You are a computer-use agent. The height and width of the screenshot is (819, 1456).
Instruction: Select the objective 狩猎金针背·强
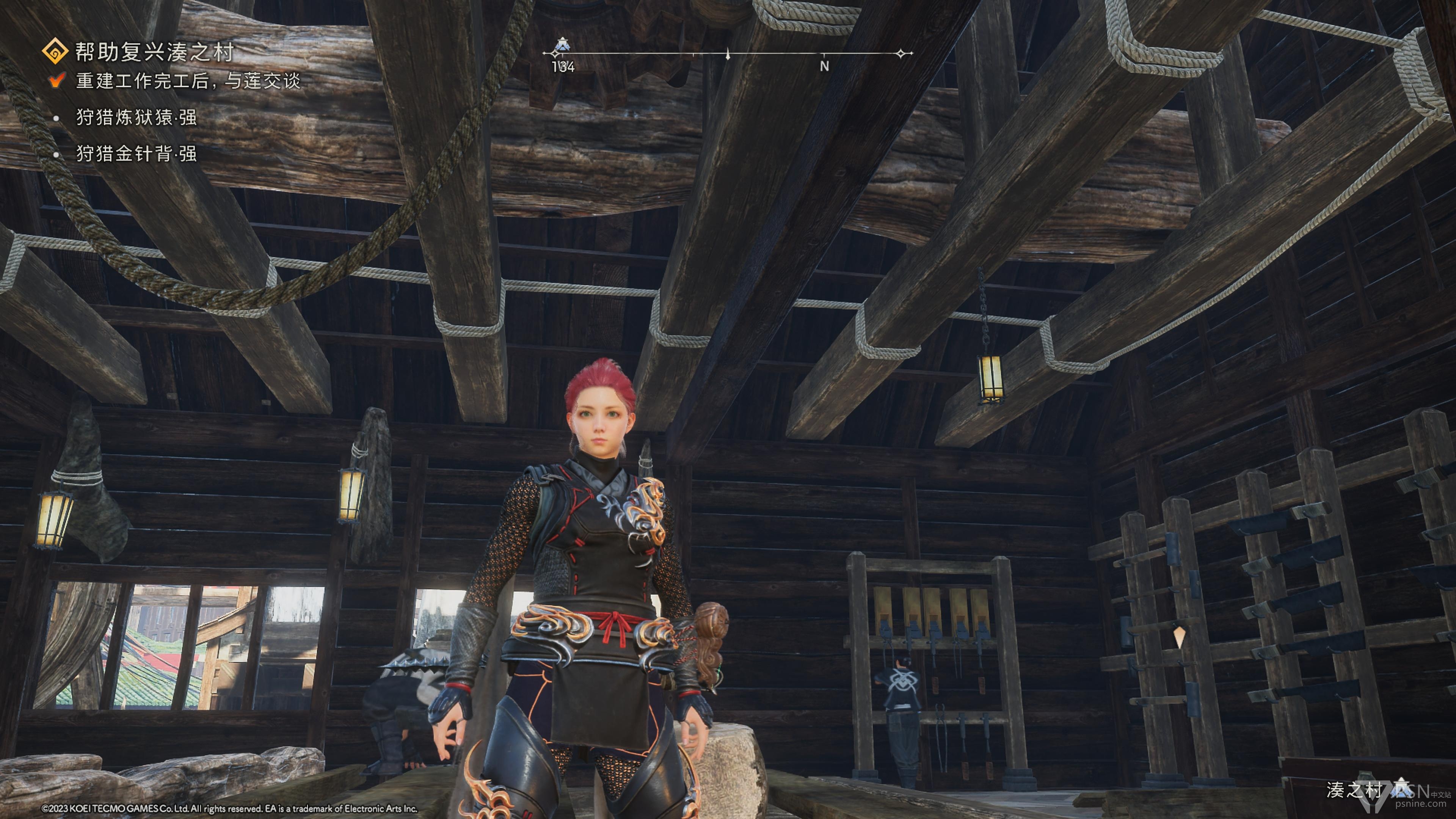coord(136,154)
